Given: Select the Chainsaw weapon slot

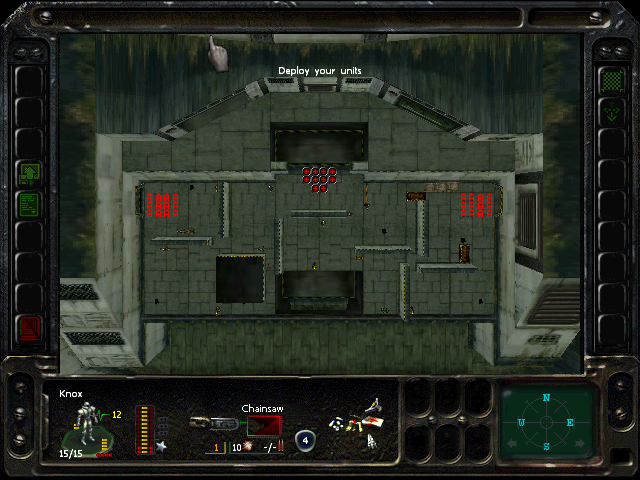Looking at the screenshot, I should [266, 425].
